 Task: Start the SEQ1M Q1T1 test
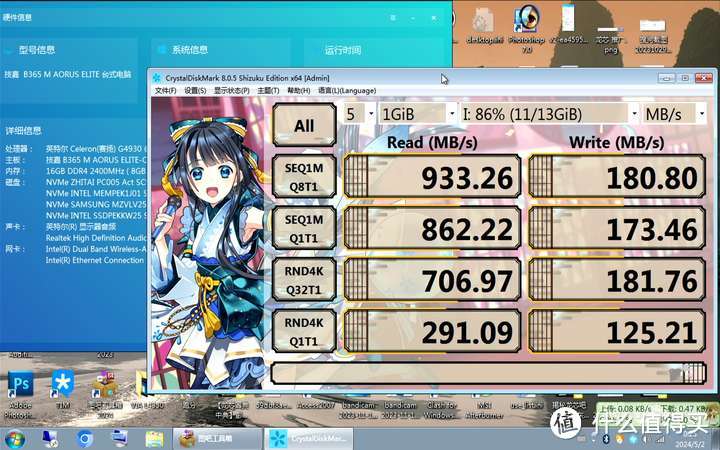coord(304,231)
